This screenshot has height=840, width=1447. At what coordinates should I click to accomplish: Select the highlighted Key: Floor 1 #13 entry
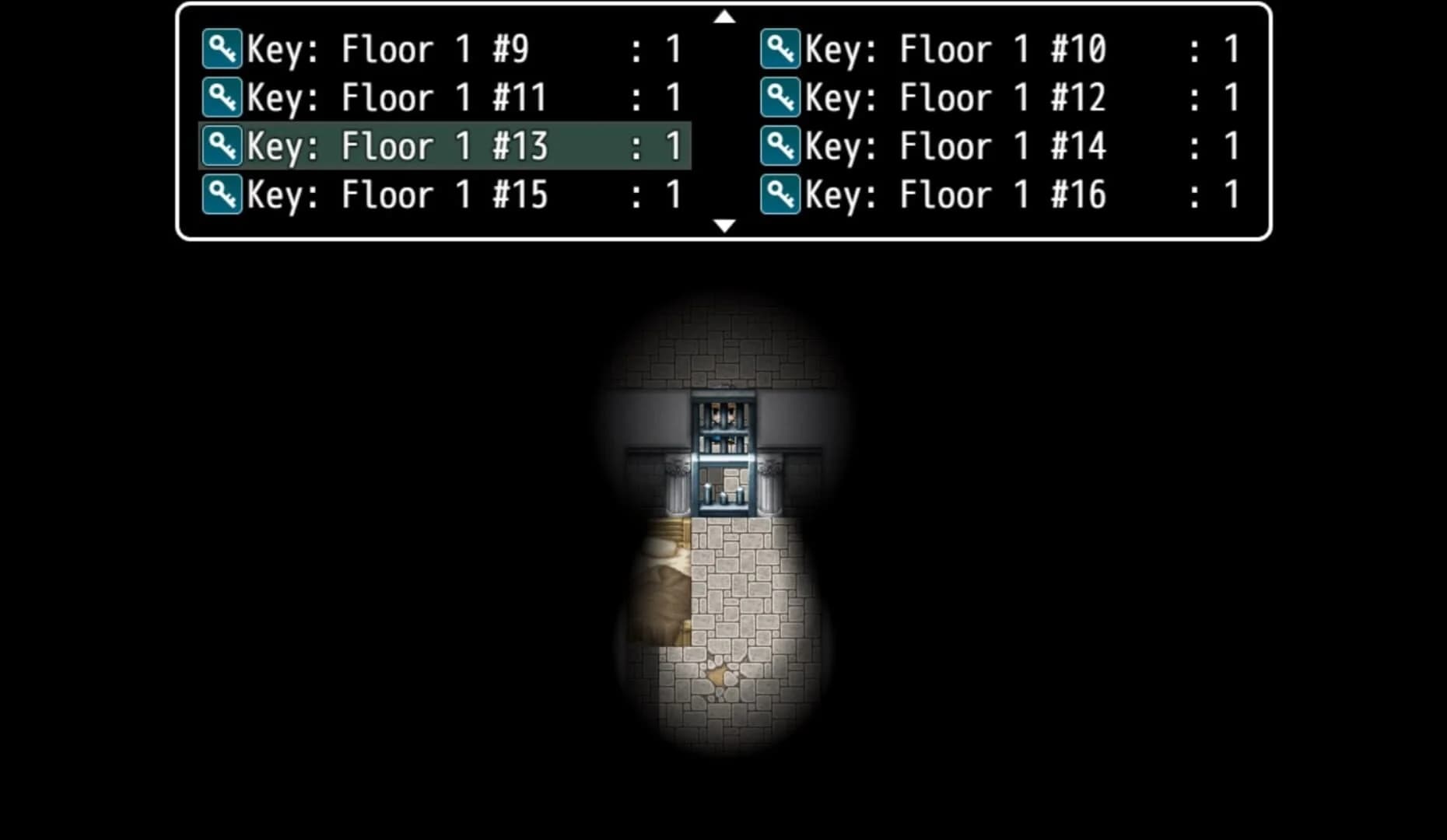click(x=389, y=145)
